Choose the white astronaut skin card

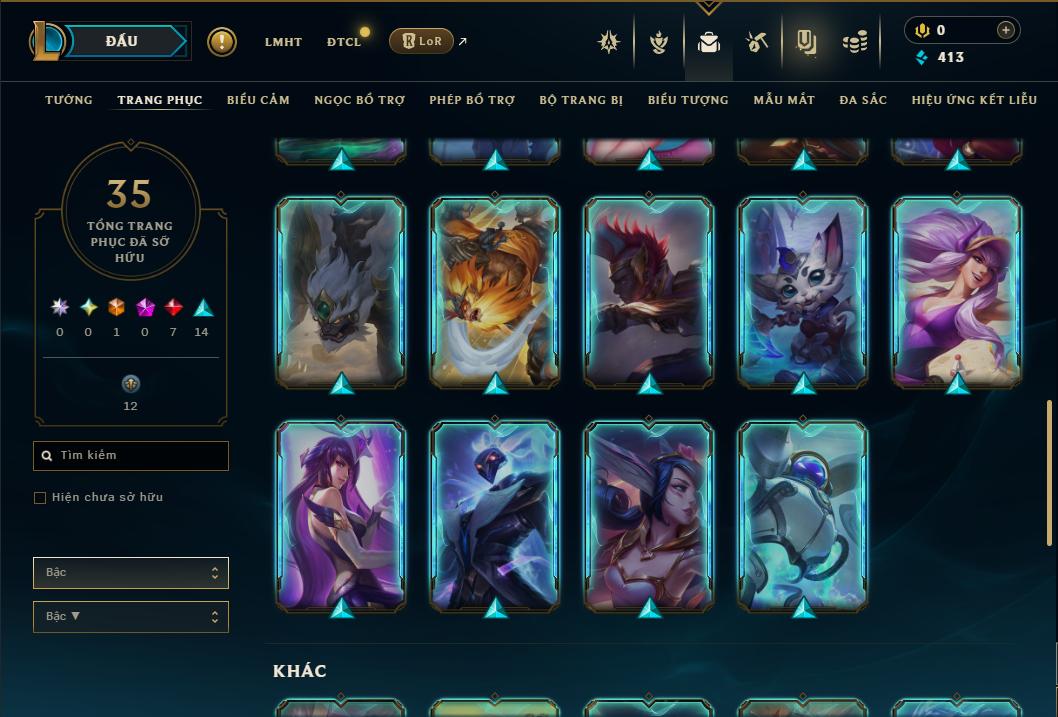coord(803,515)
